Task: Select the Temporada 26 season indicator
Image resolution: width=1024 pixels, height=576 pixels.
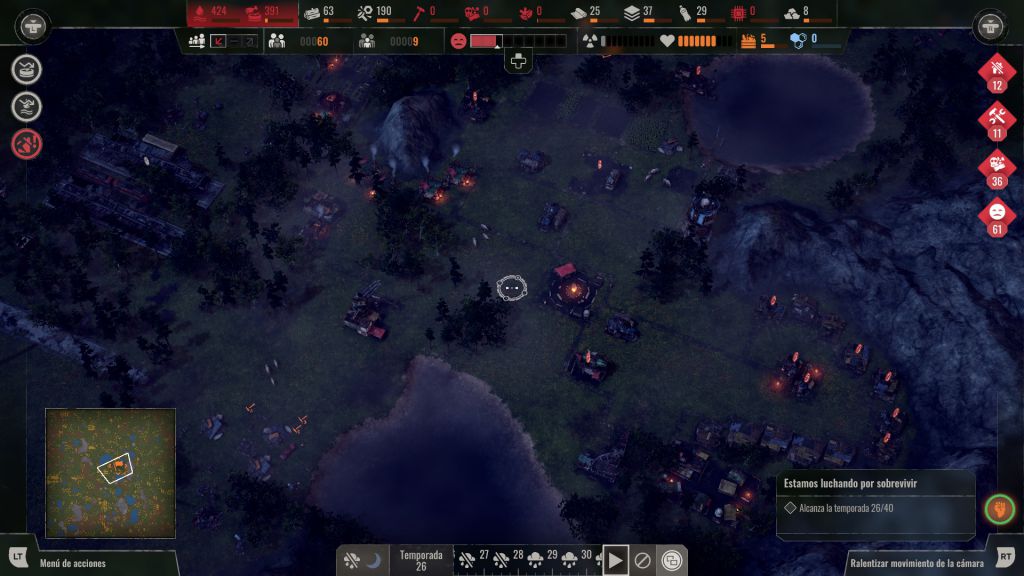Action: 421,560
